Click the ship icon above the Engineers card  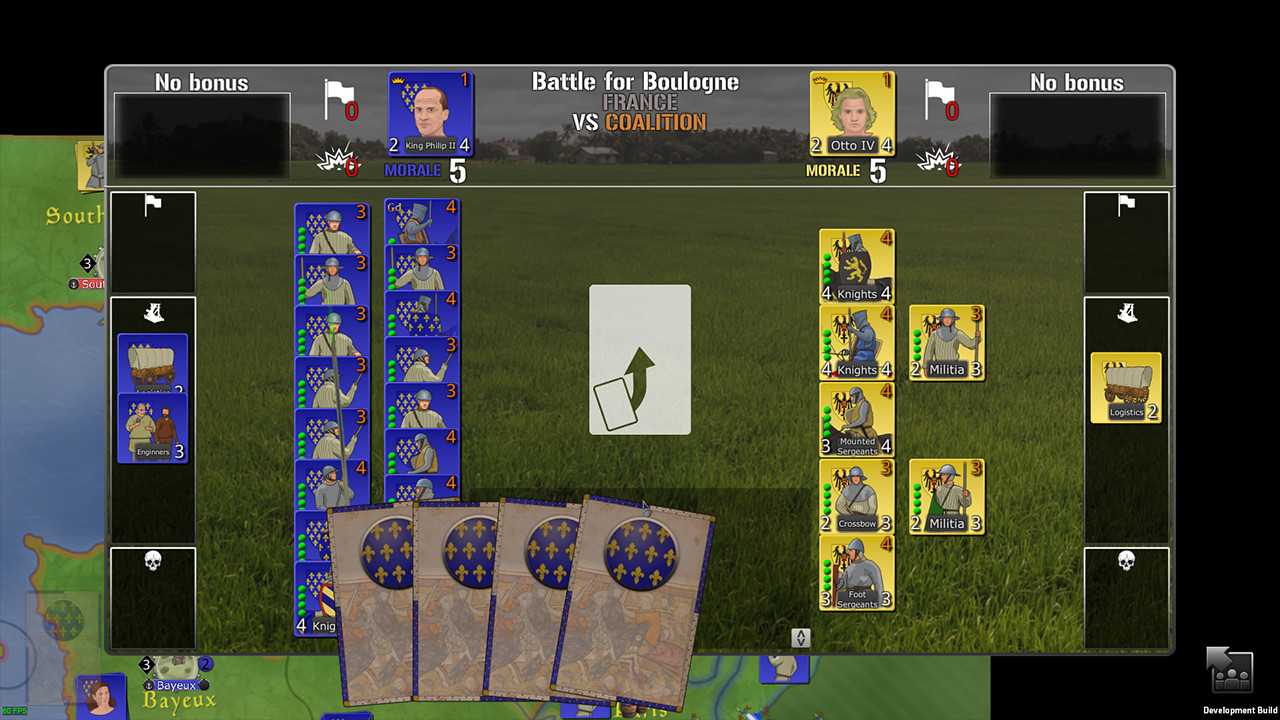(152, 313)
